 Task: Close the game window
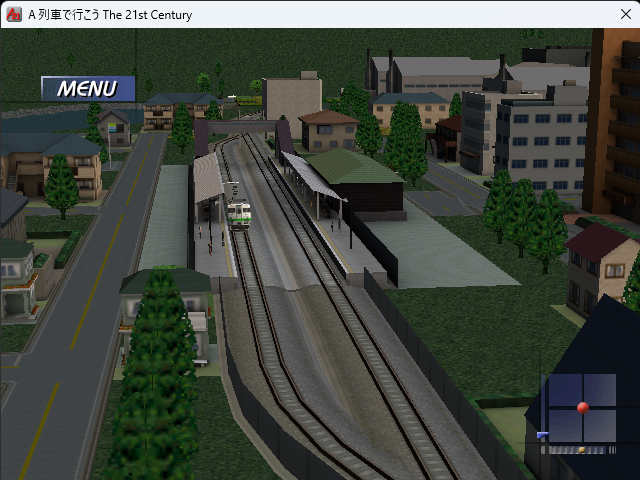pos(617,15)
